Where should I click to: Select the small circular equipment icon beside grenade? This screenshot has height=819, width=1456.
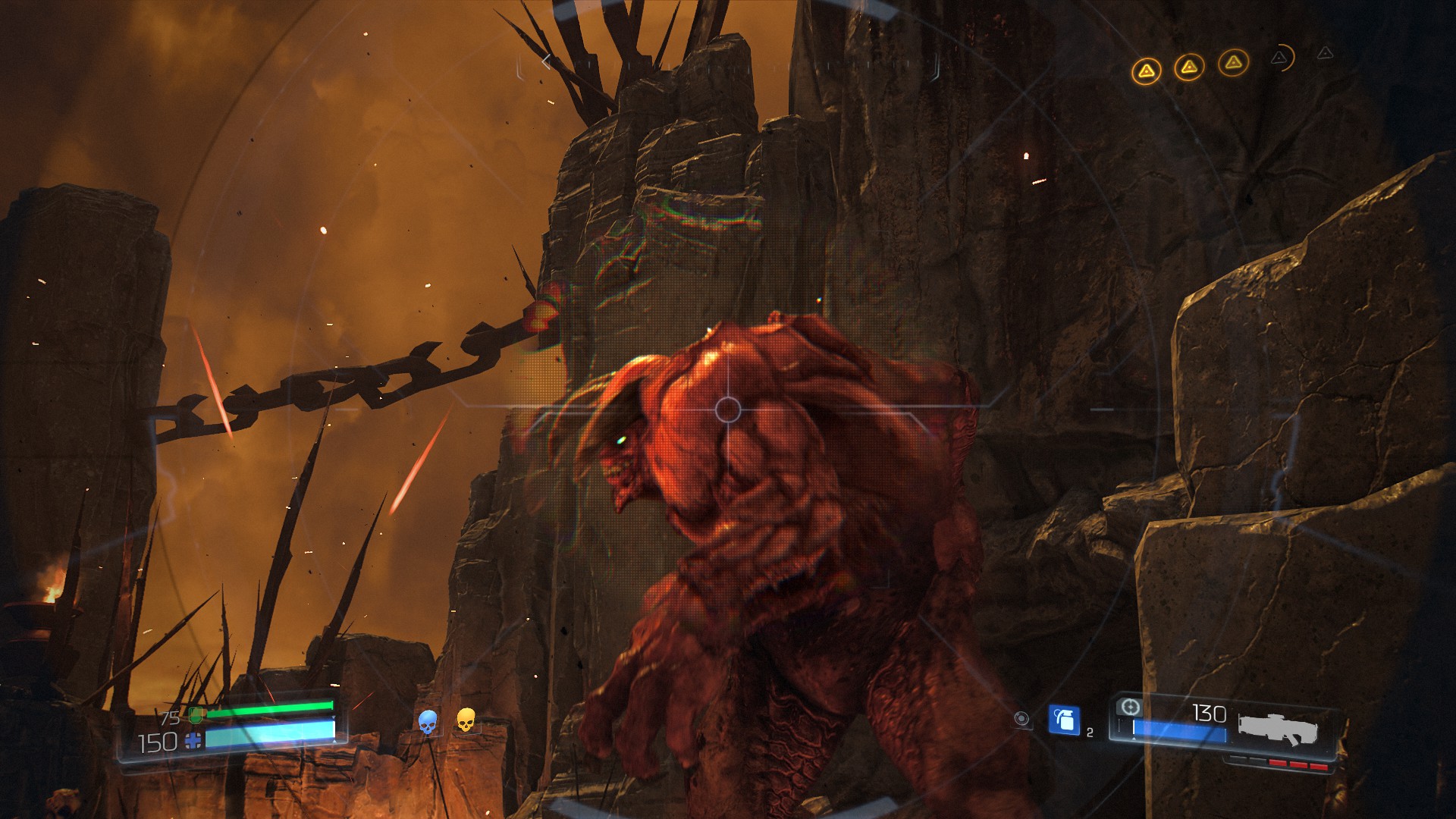(1021, 718)
